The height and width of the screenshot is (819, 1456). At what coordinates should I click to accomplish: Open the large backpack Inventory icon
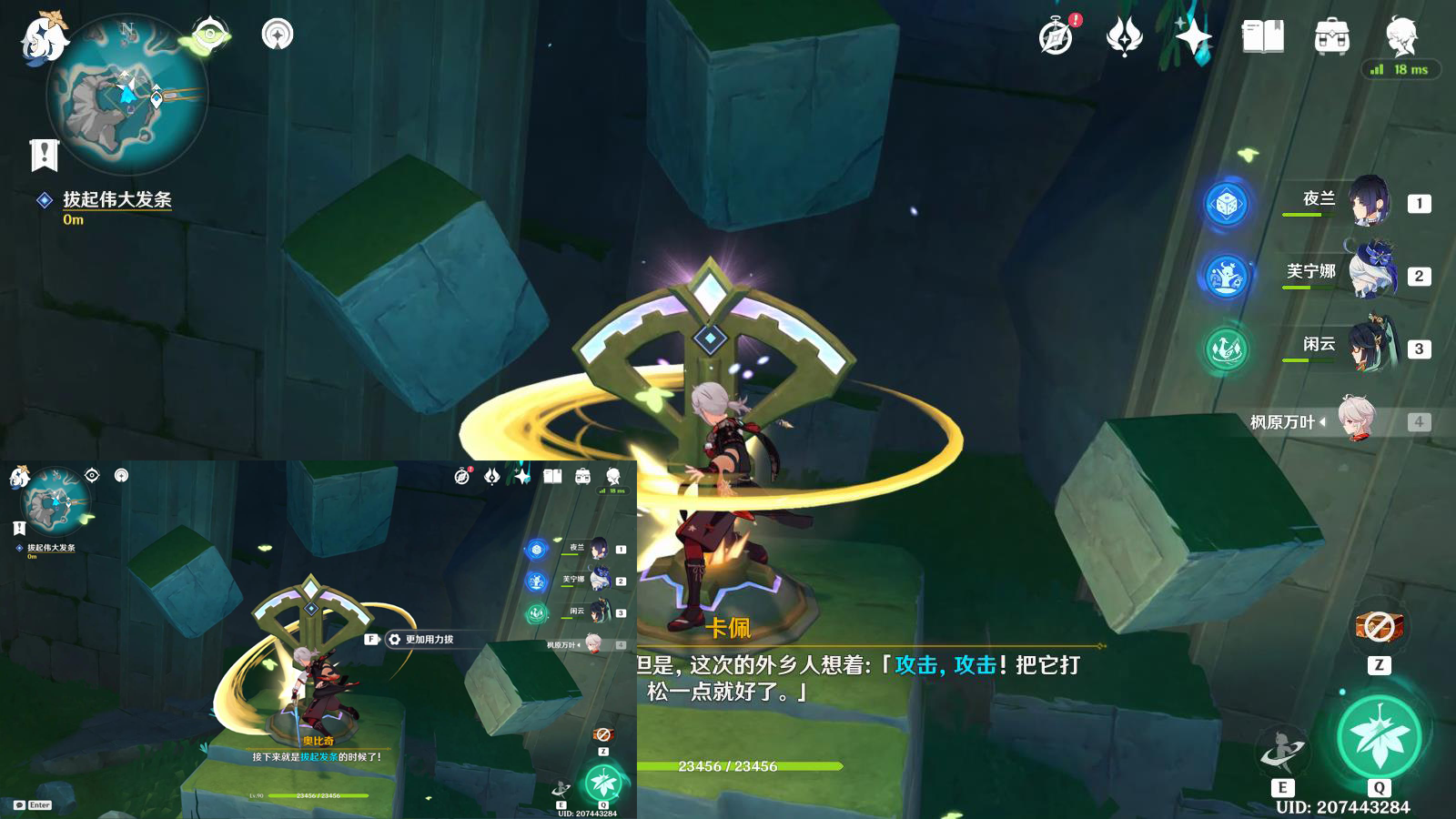(1331, 37)
